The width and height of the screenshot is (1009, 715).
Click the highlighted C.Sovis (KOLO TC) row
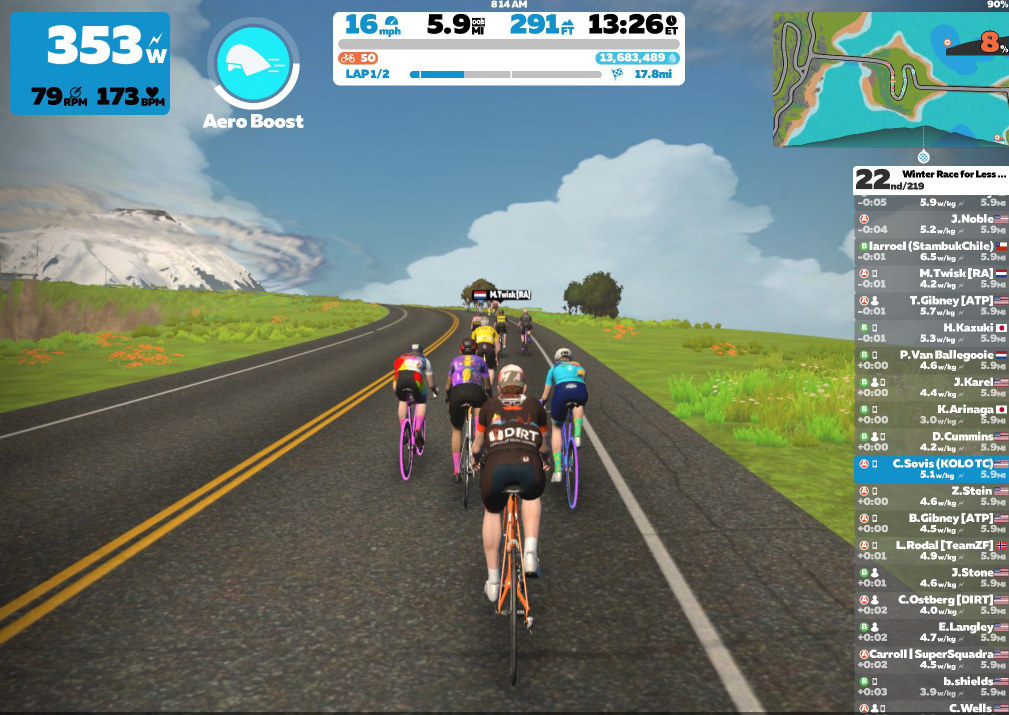pos(932,469)
